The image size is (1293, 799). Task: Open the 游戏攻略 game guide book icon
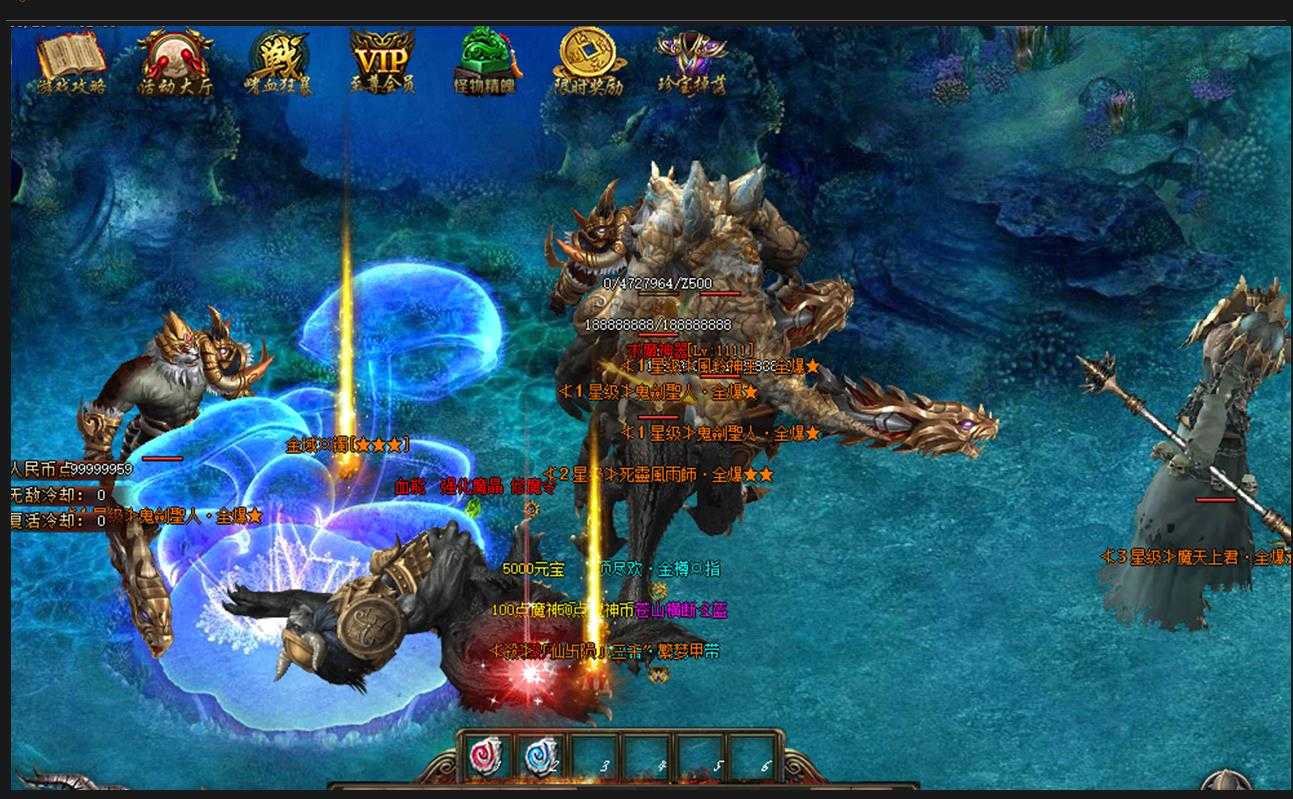point(71,60)
